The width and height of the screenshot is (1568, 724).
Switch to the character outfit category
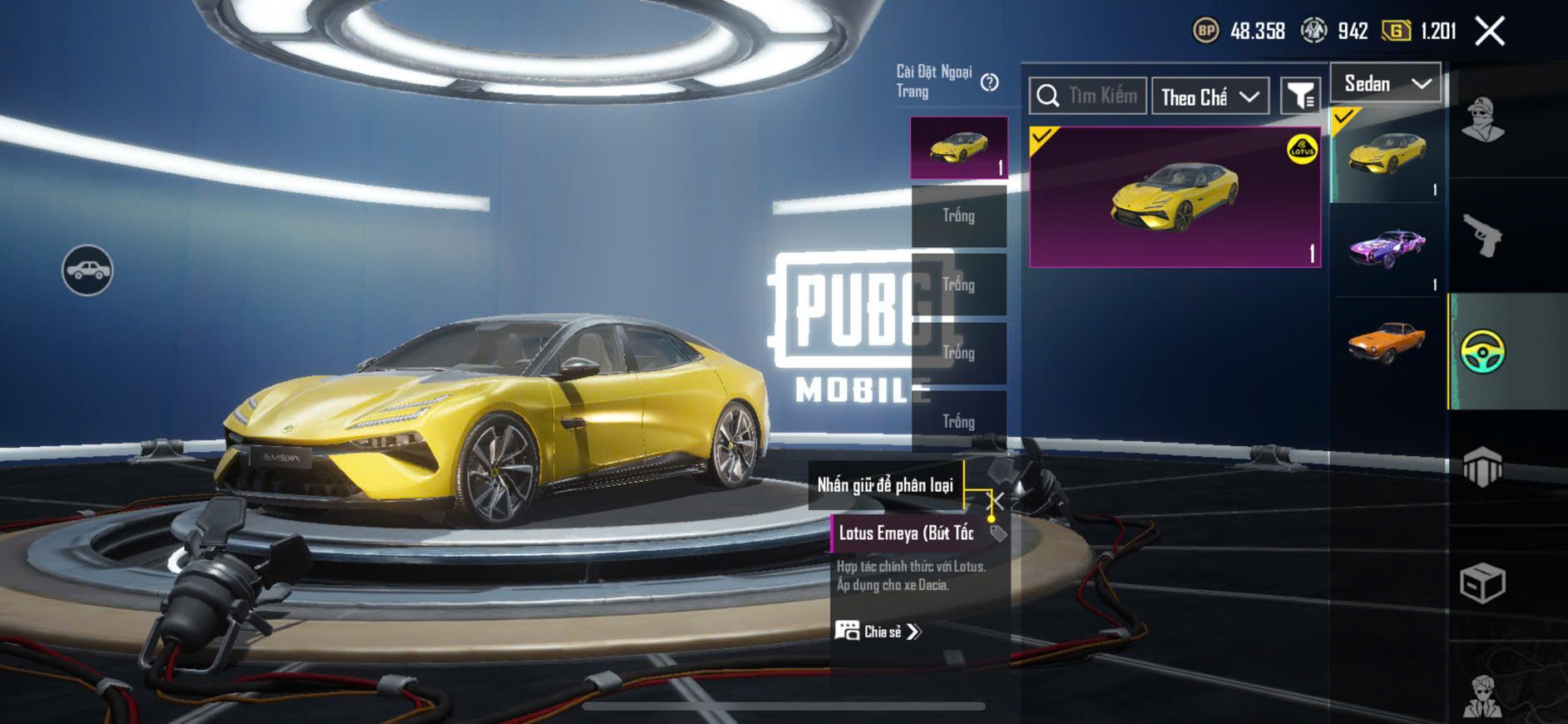(1482, 120)
